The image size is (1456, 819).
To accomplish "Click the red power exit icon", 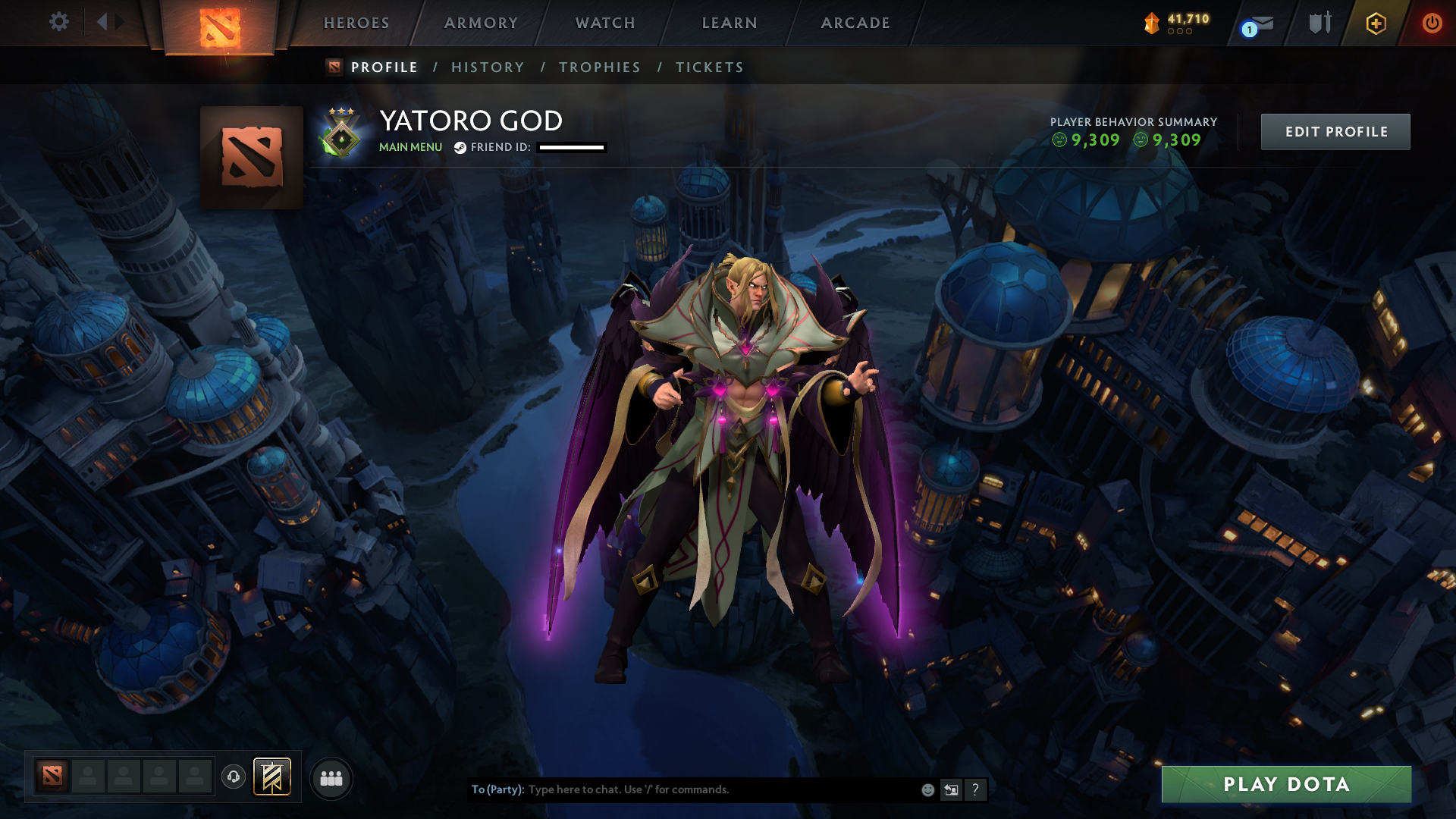I will [x=1432, y=23].
